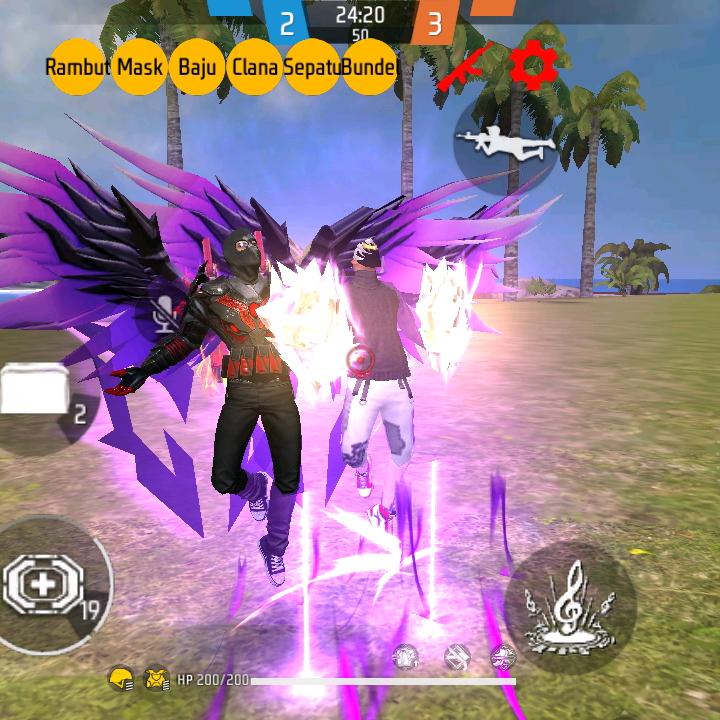Tap the Clana (pants) button

point(256,67)
